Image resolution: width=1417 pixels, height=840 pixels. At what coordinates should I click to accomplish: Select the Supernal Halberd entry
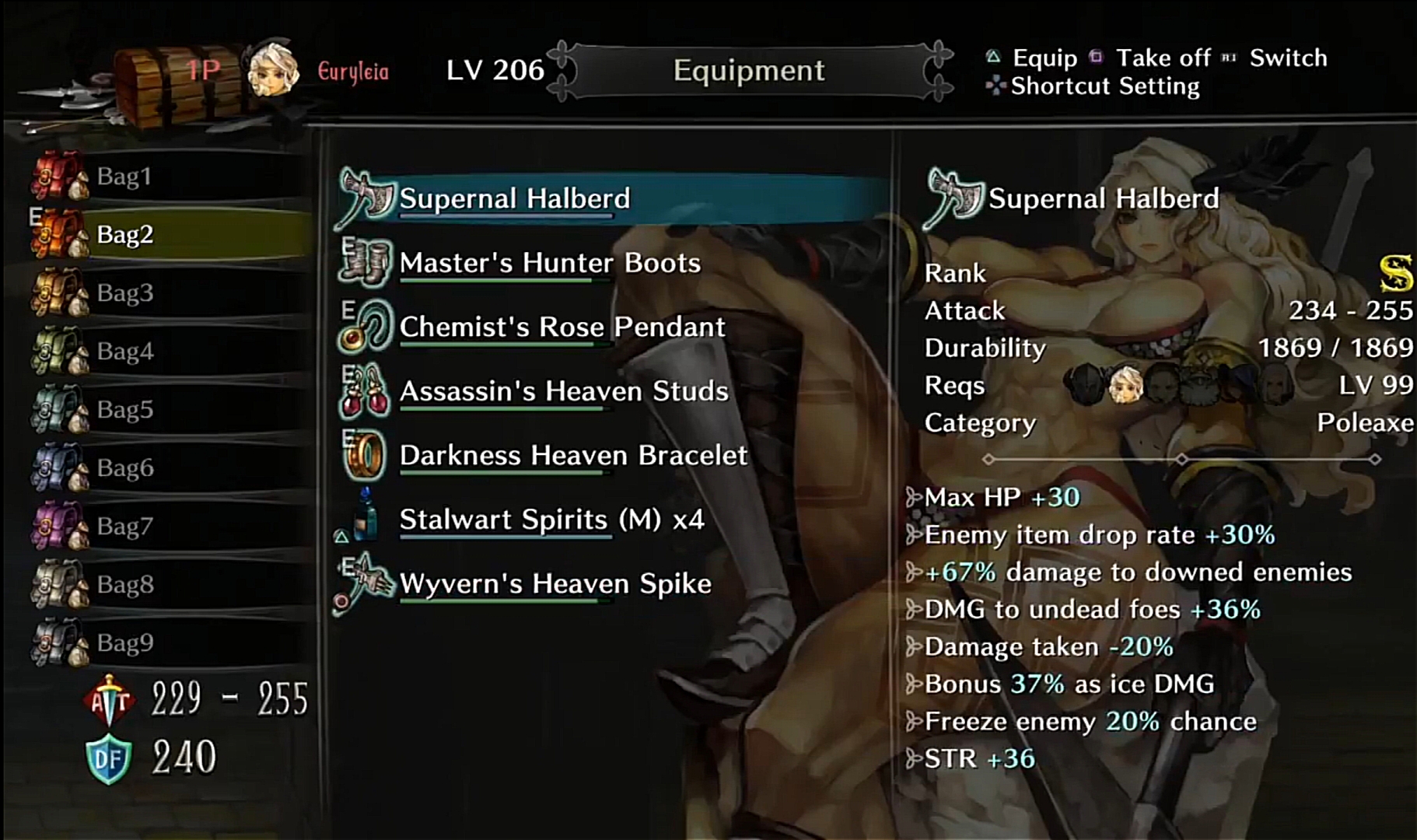click(x=514, y=198)
